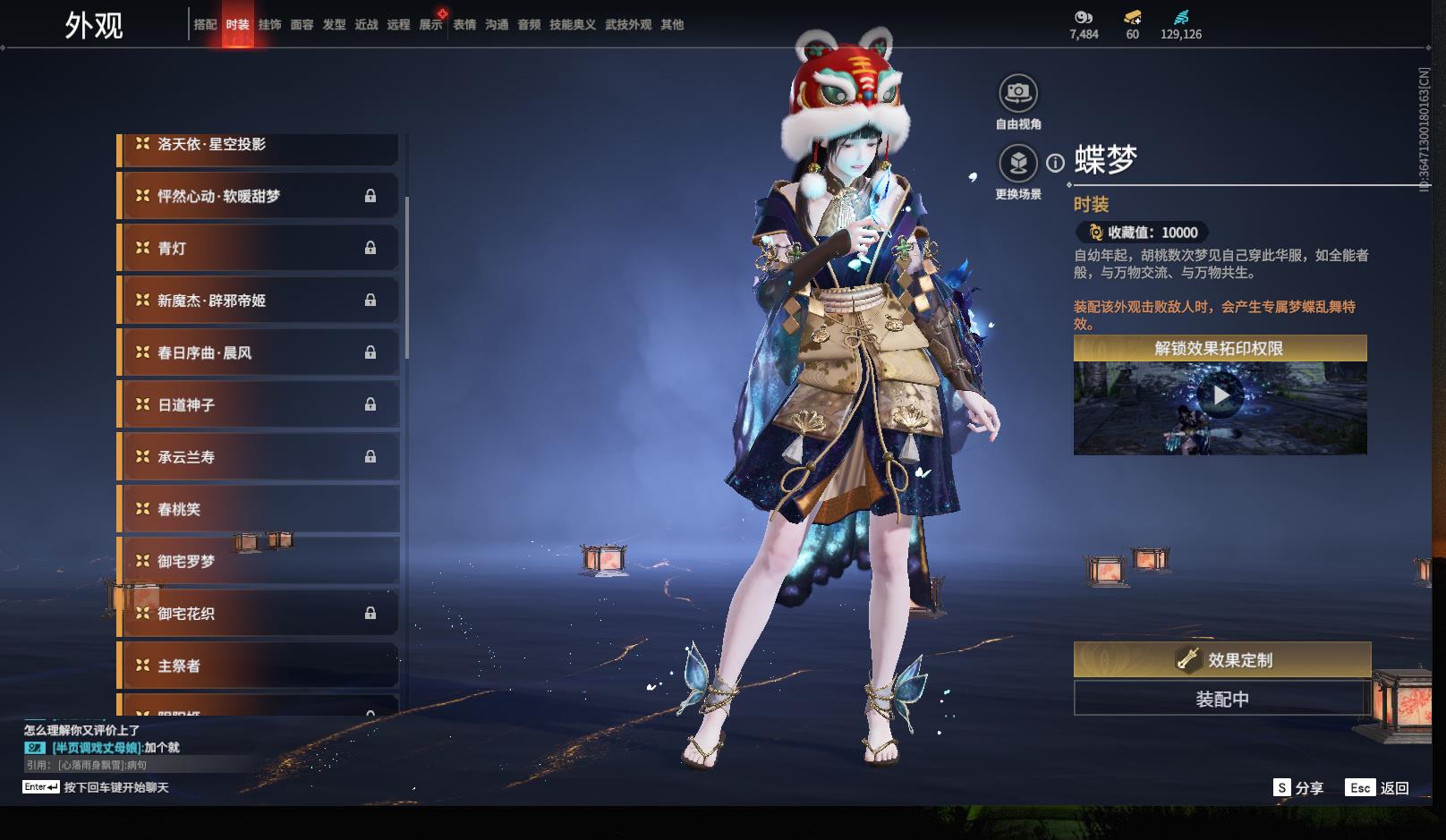
Task: Click the 更换场景 scene change icon
Action: click(x=1018, y=164)
